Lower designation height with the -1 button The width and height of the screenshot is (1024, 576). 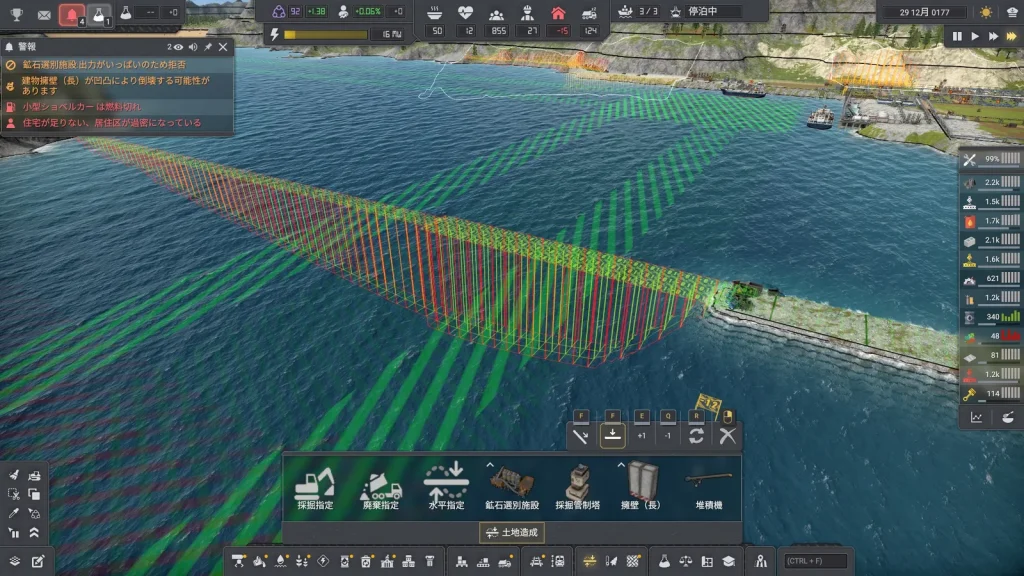click(x=667, y=435)
